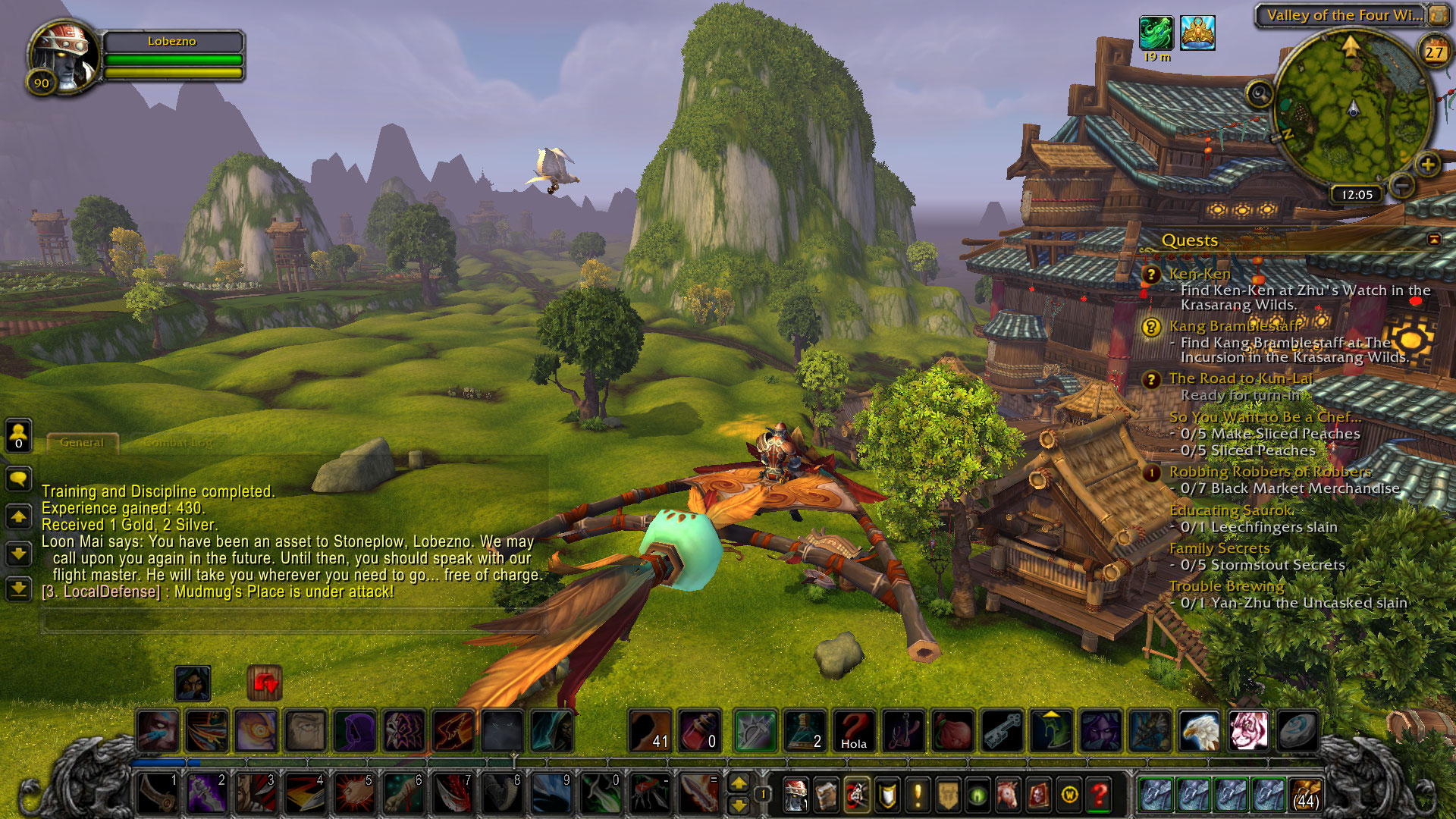Activate the red fist ability on slot 5
The height and width of the screenshot is (819, 1456).
355,793
